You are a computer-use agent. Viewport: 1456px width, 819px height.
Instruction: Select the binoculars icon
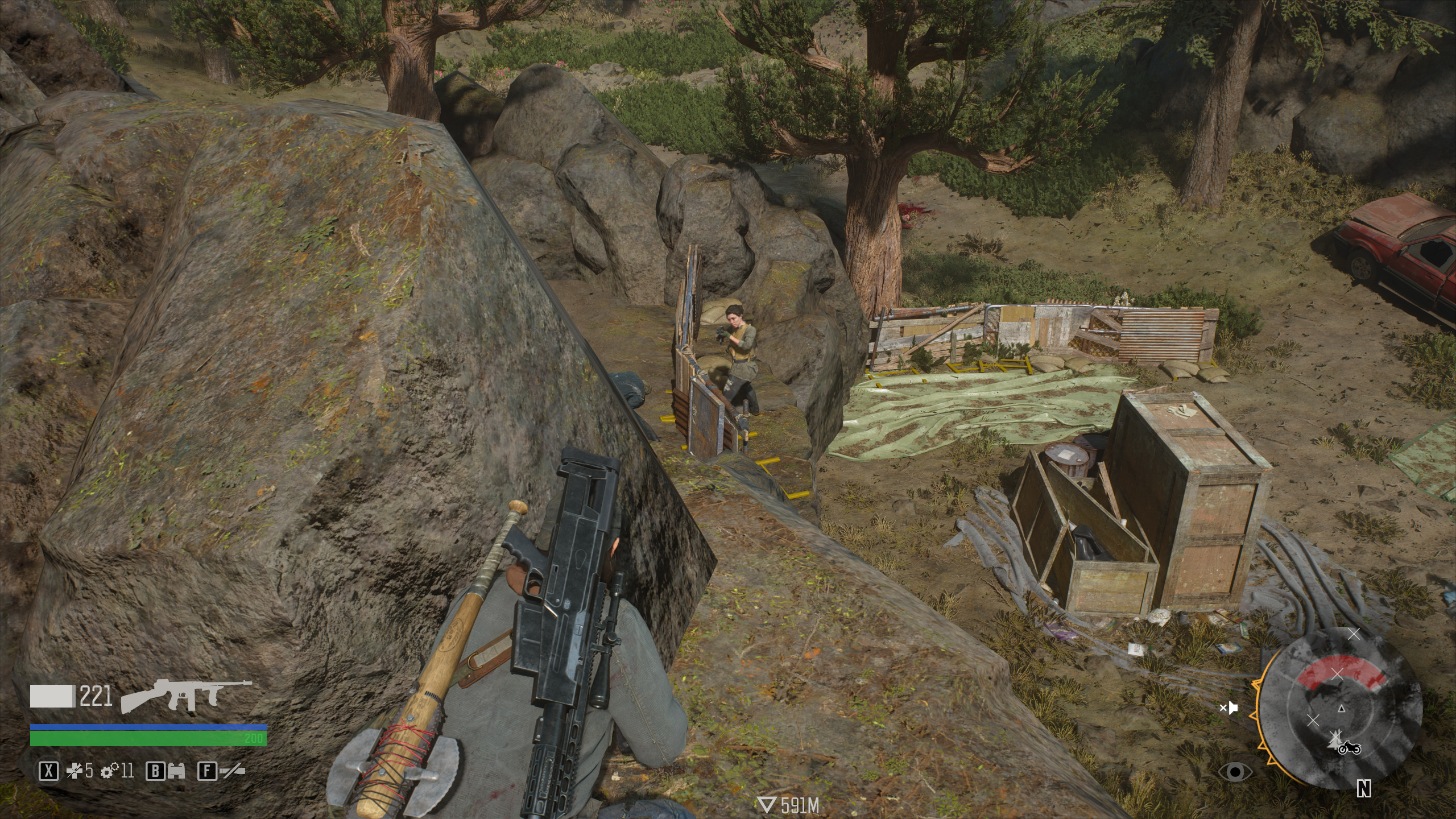[x=175, y=772]
